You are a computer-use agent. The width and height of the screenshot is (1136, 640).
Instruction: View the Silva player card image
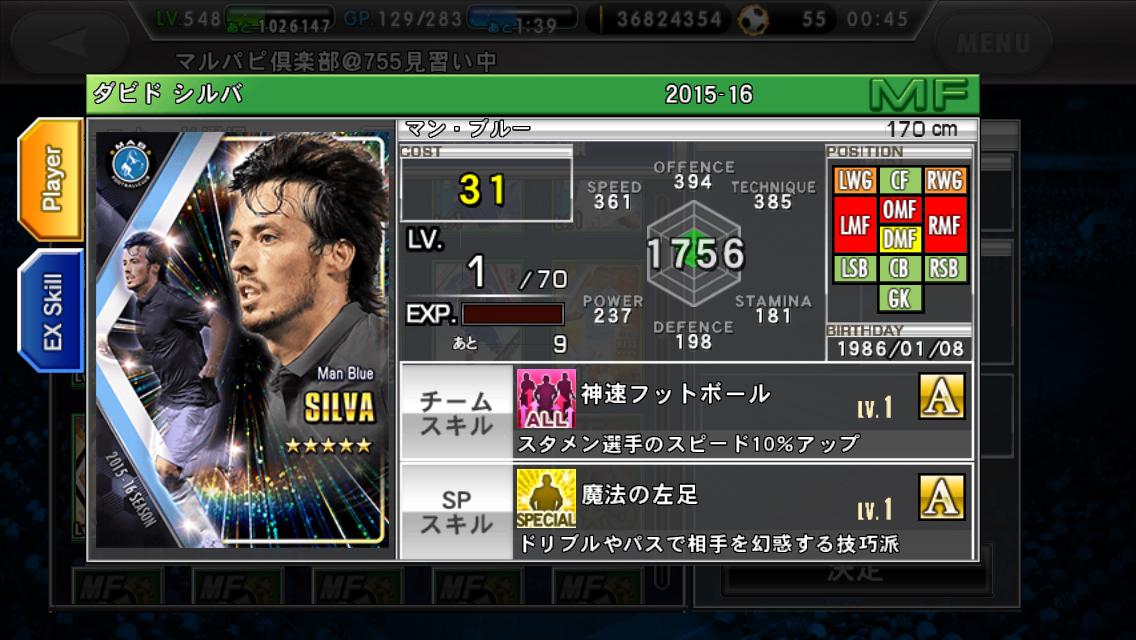[242, 338]
